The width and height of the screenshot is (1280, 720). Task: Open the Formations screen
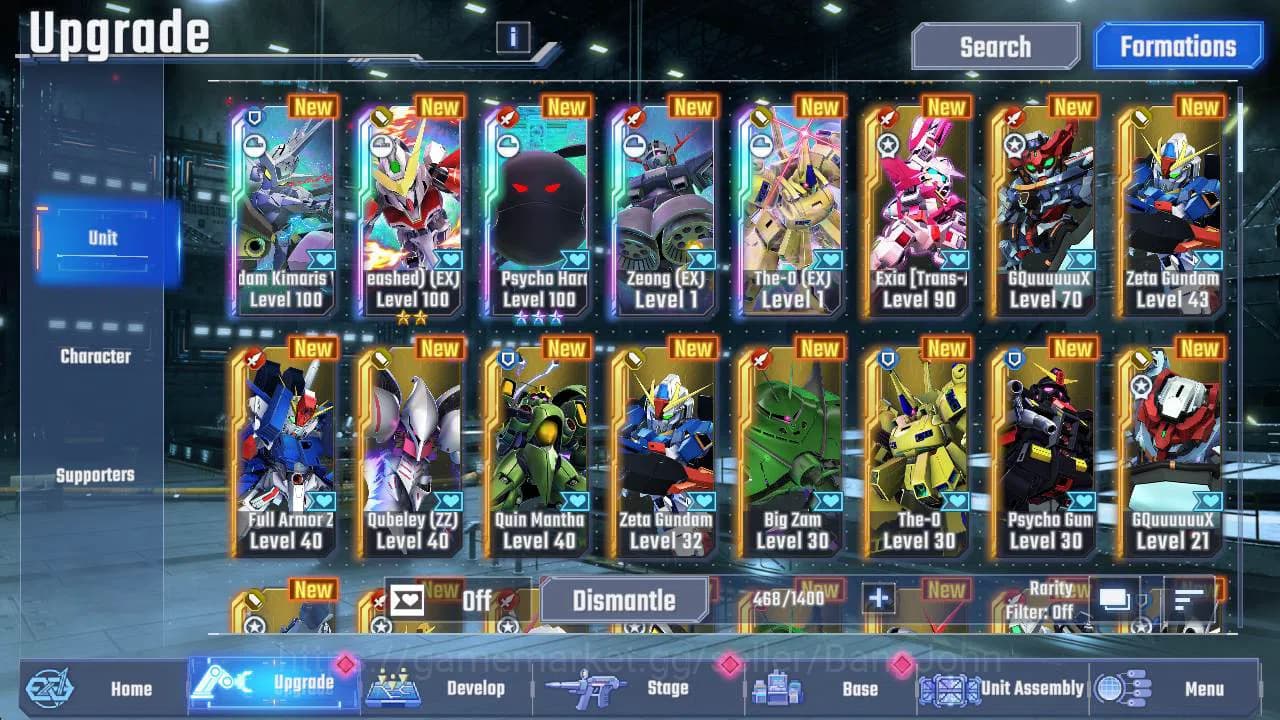point(1178,46)
